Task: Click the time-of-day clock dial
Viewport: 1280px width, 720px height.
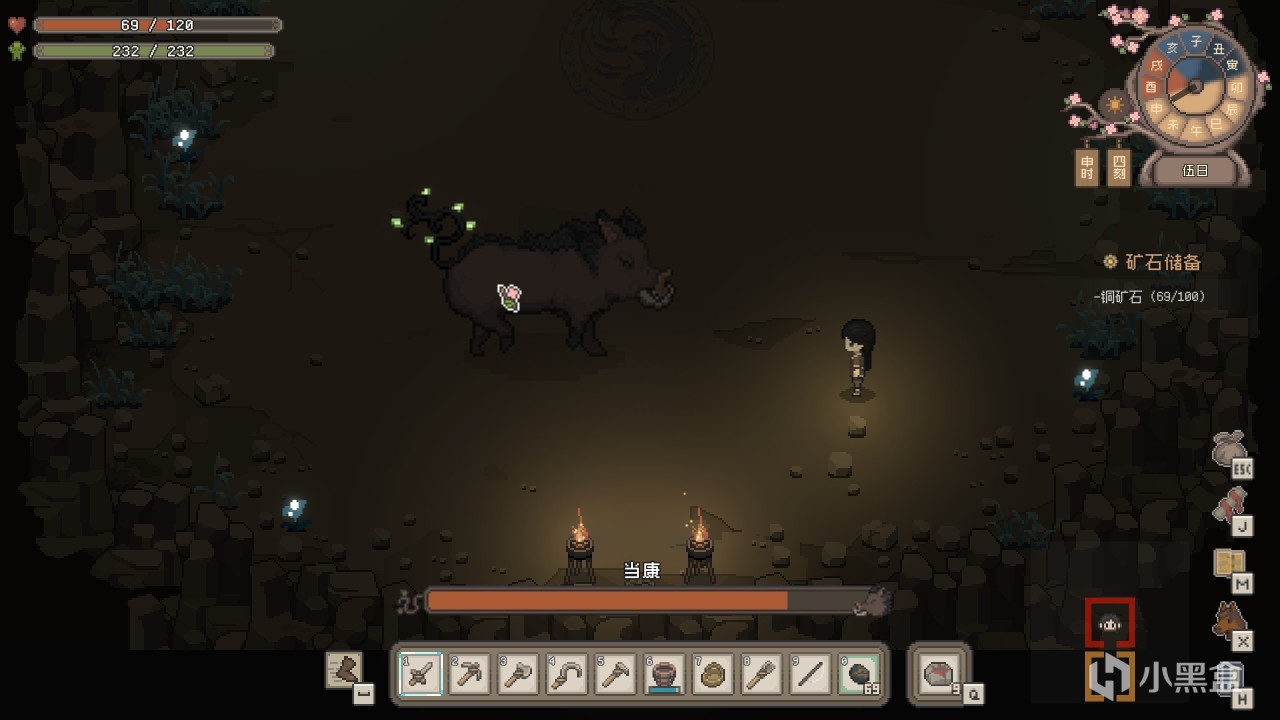Action: [x=1194, y=87]
